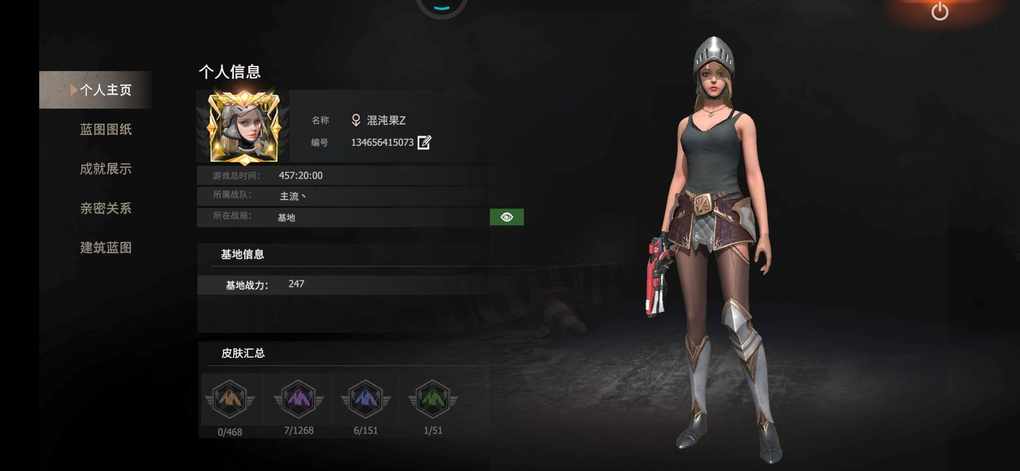1020x471 pixels.
Task: Click the power button to exit
Action: pyautogui.click(x=939, y=12)
